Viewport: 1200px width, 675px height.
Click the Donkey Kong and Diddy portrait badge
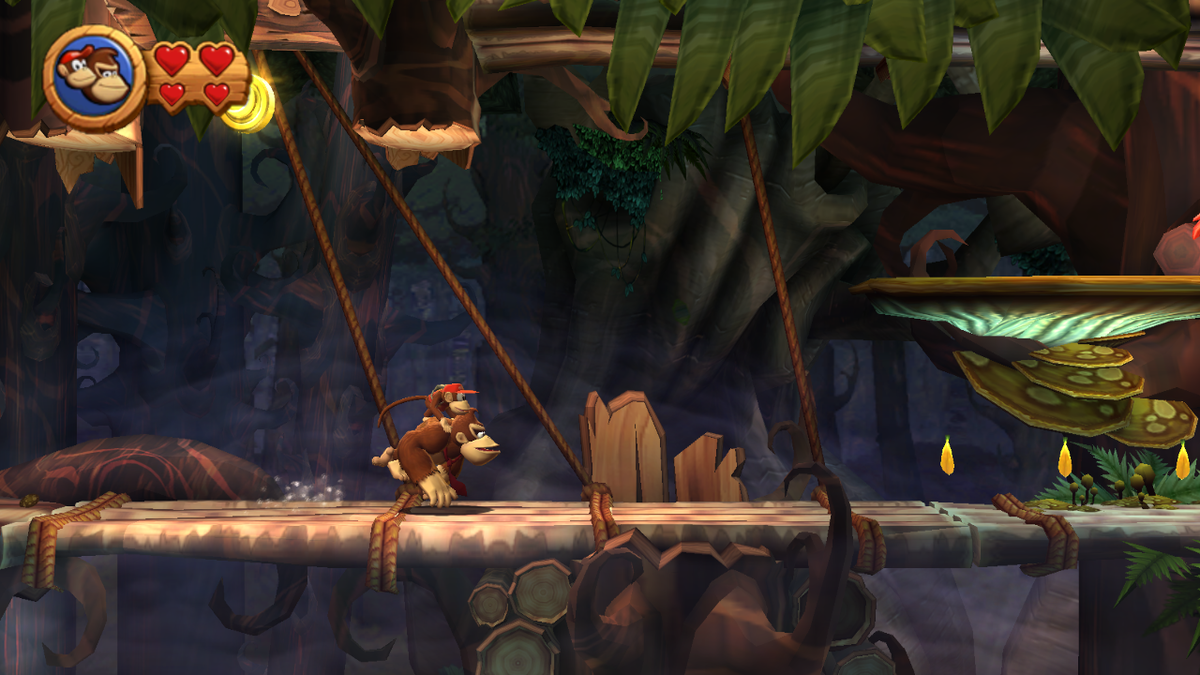point(95,78)
